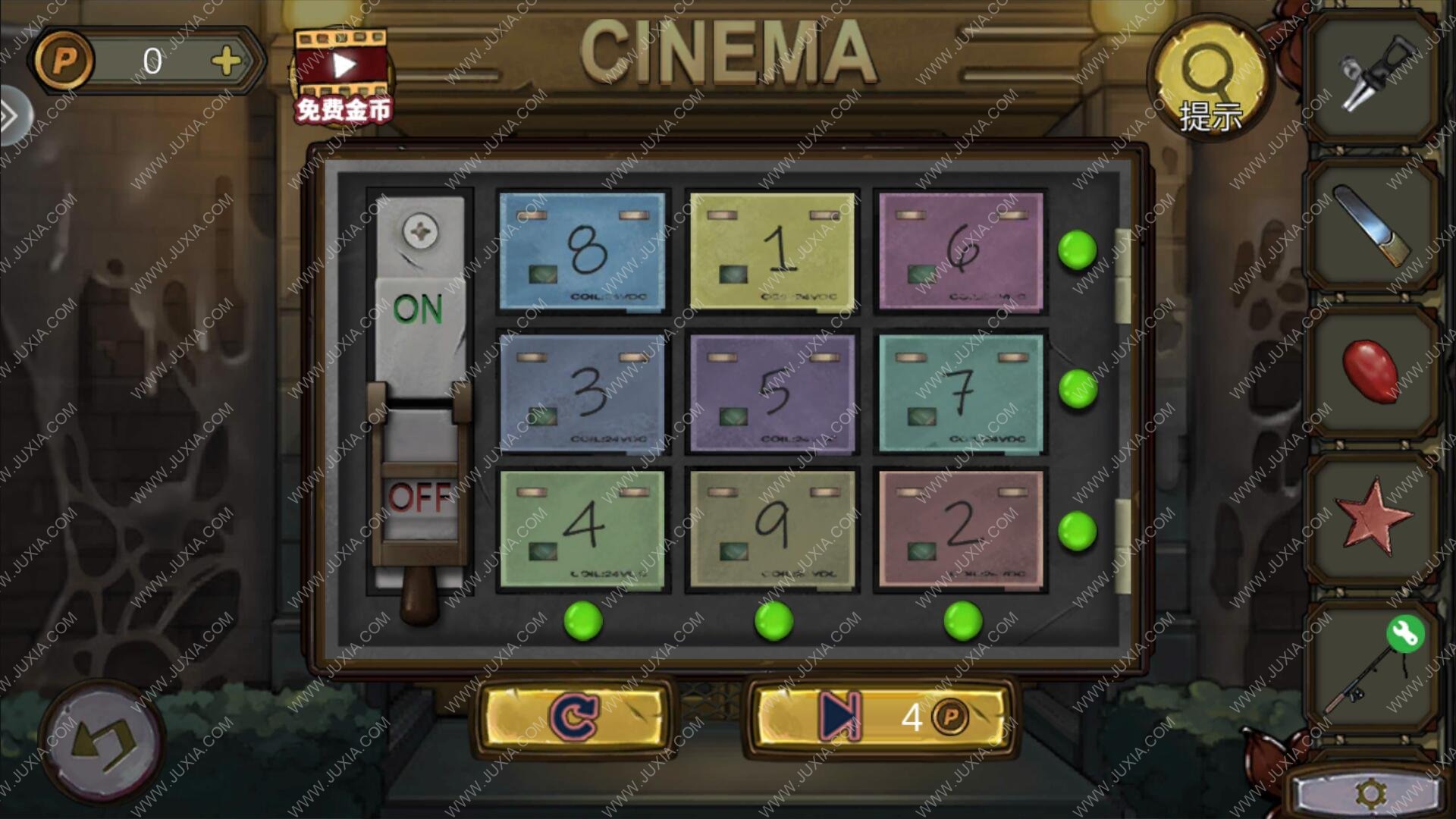Expand the side panel arrow tab

[x=11, y=116]
